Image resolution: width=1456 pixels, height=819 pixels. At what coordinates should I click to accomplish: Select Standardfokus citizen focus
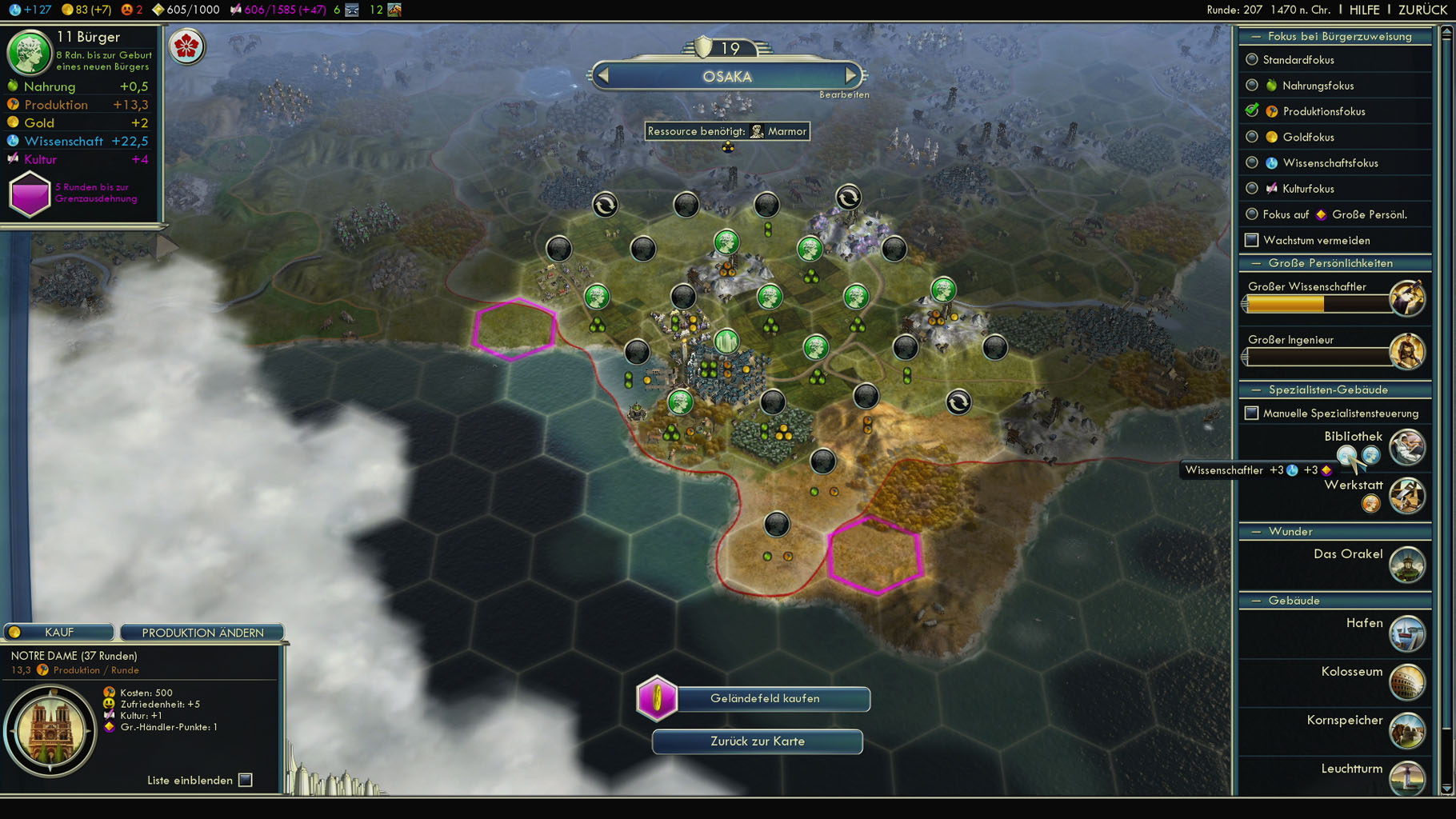[1252, 60]
